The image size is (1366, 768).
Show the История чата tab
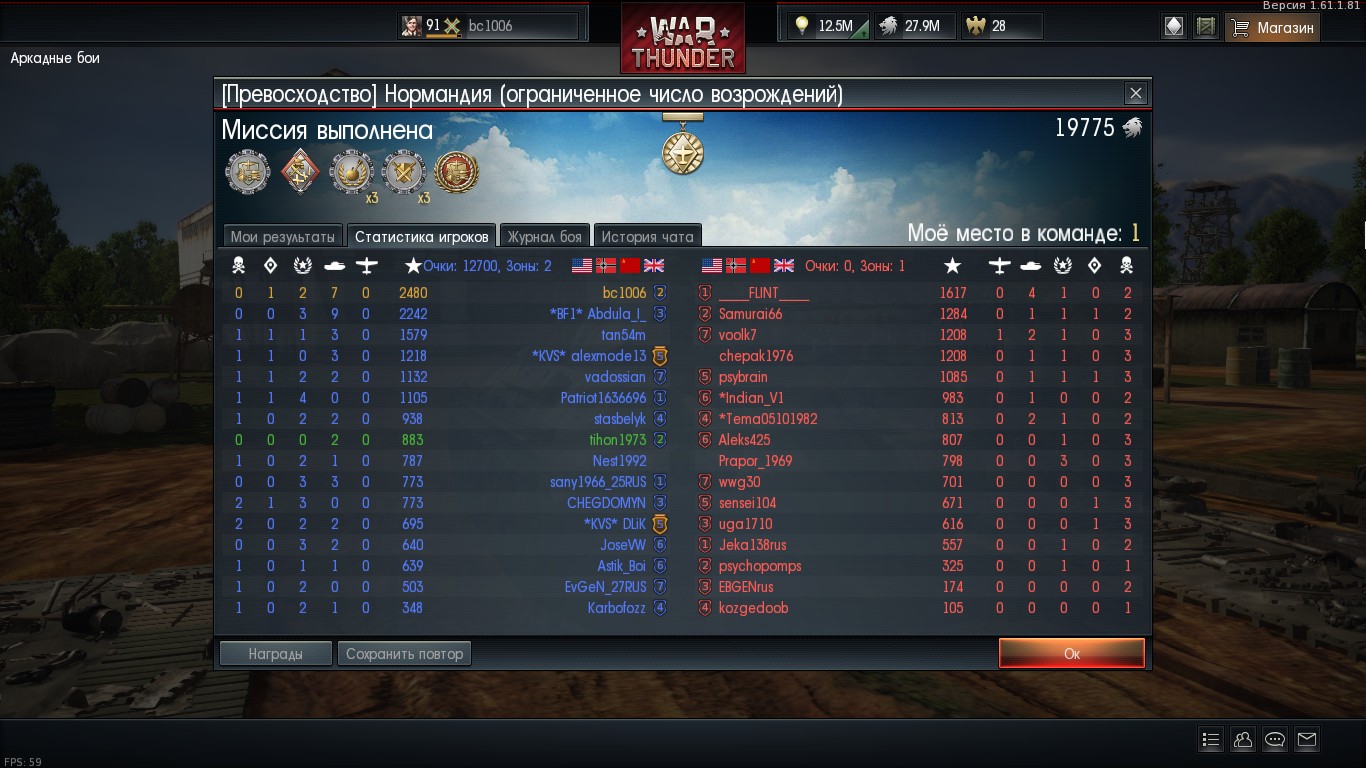point(647,237)
